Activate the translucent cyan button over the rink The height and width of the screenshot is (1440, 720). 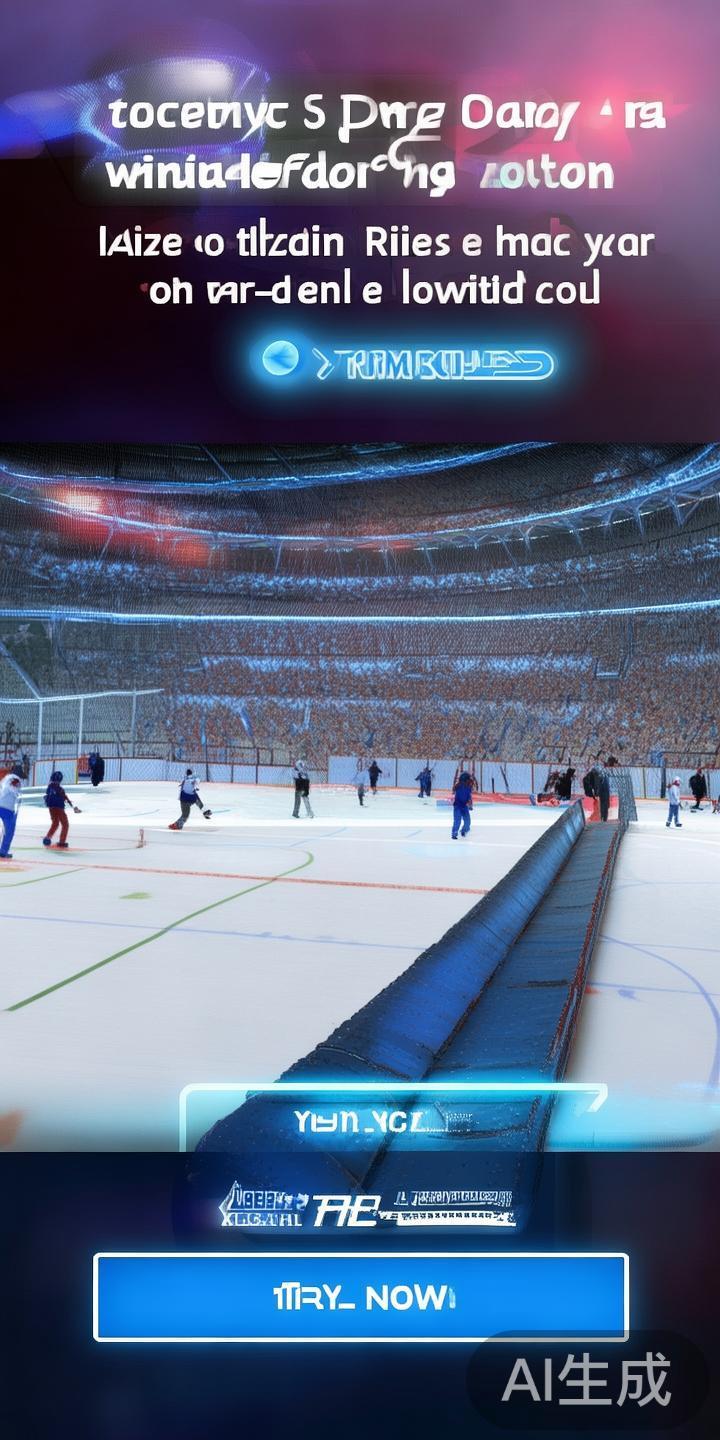(393, 1120)
